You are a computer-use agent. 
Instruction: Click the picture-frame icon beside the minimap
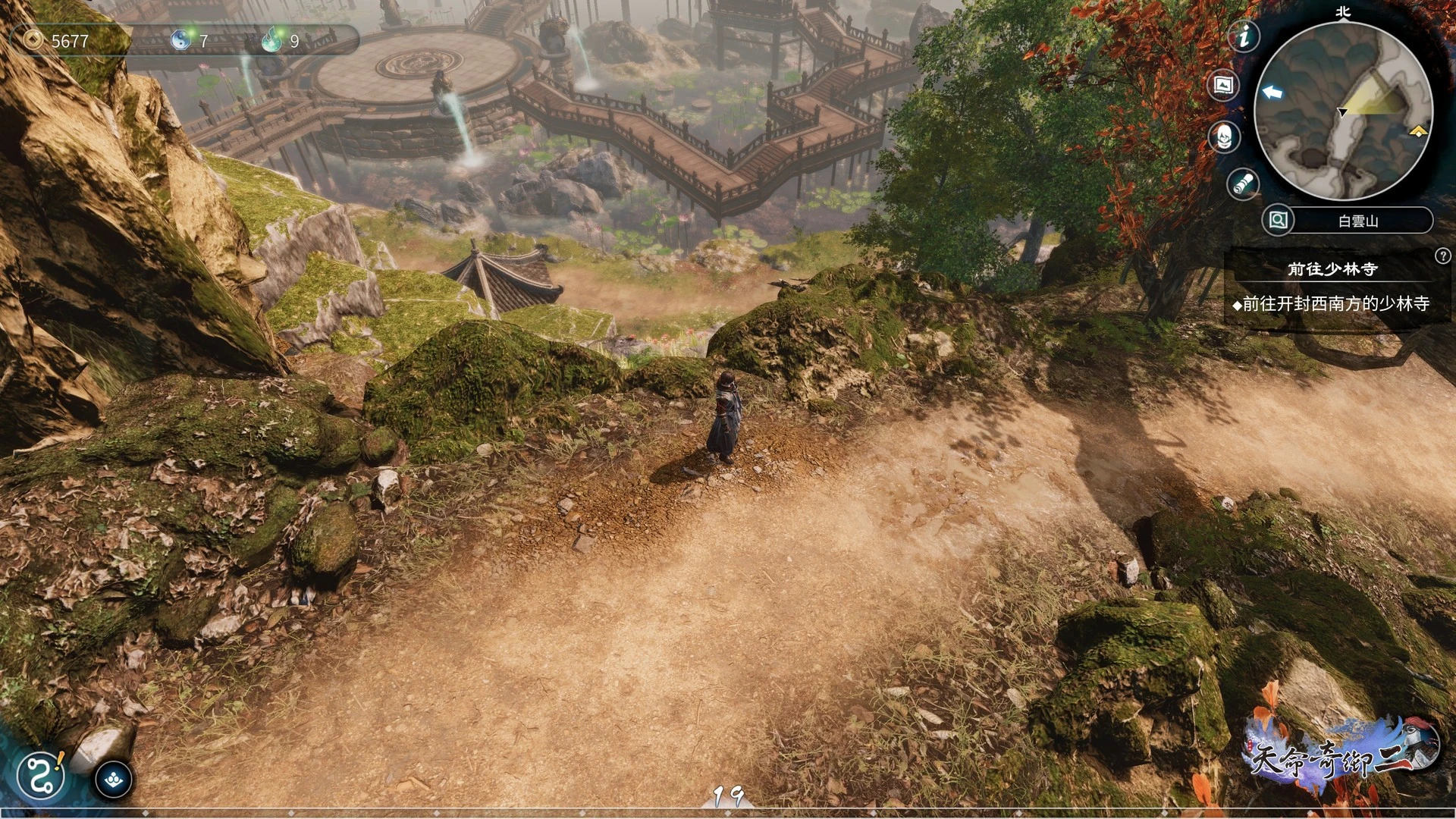coord(1223,86)
